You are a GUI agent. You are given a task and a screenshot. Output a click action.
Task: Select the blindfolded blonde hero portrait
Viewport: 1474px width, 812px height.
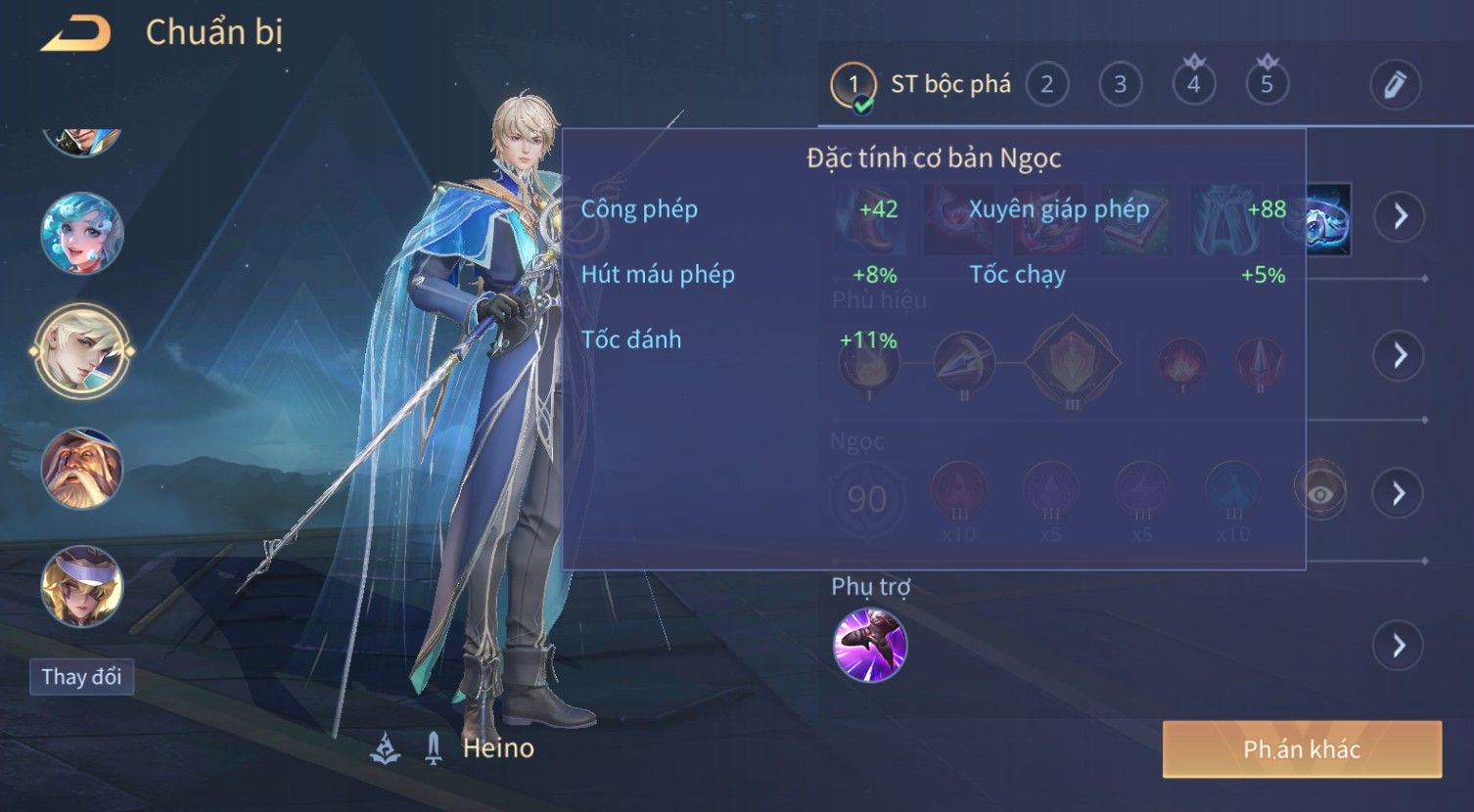click(82, 586)
